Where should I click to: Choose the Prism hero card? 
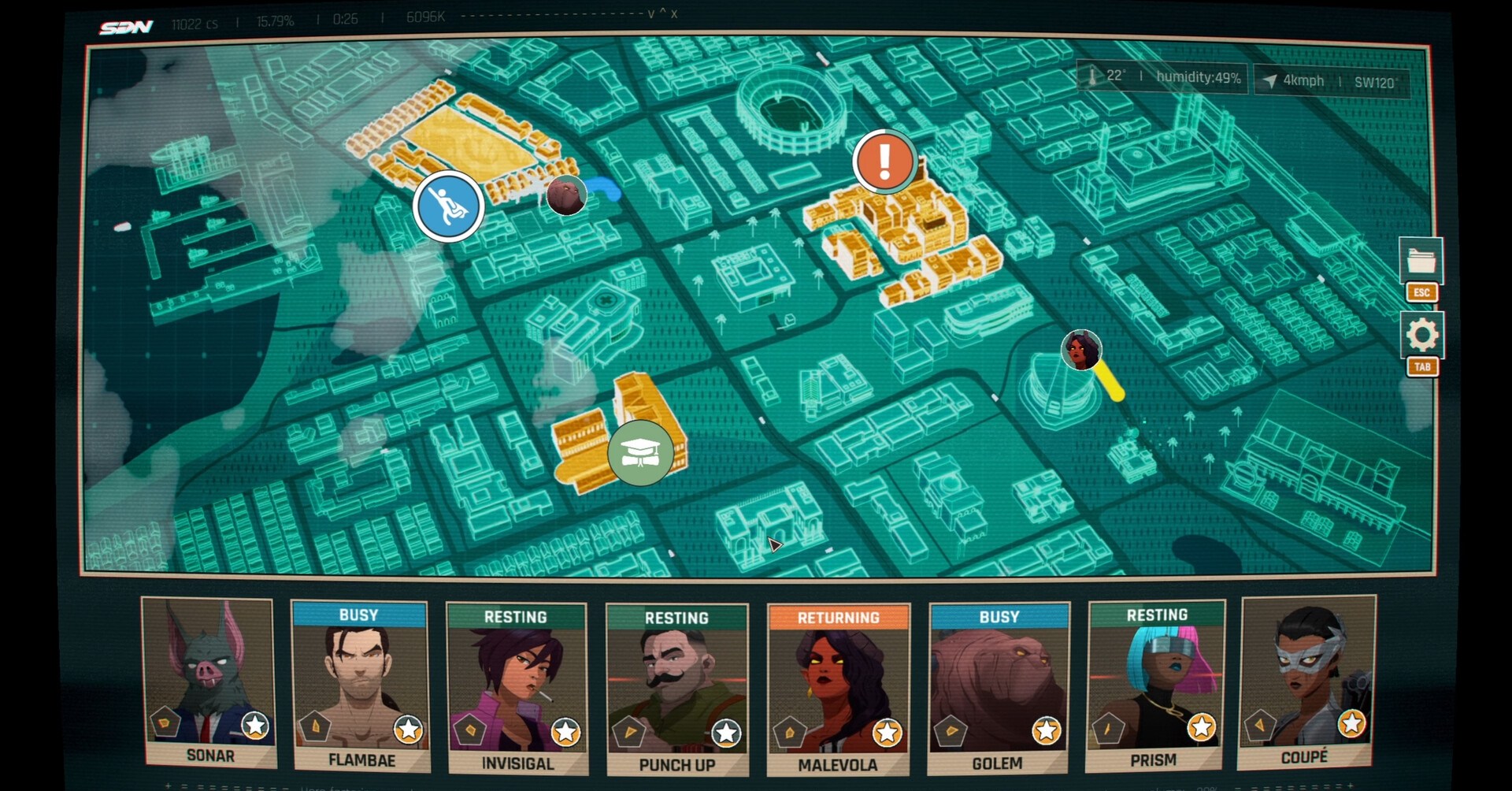click(x=1155, y=685)
